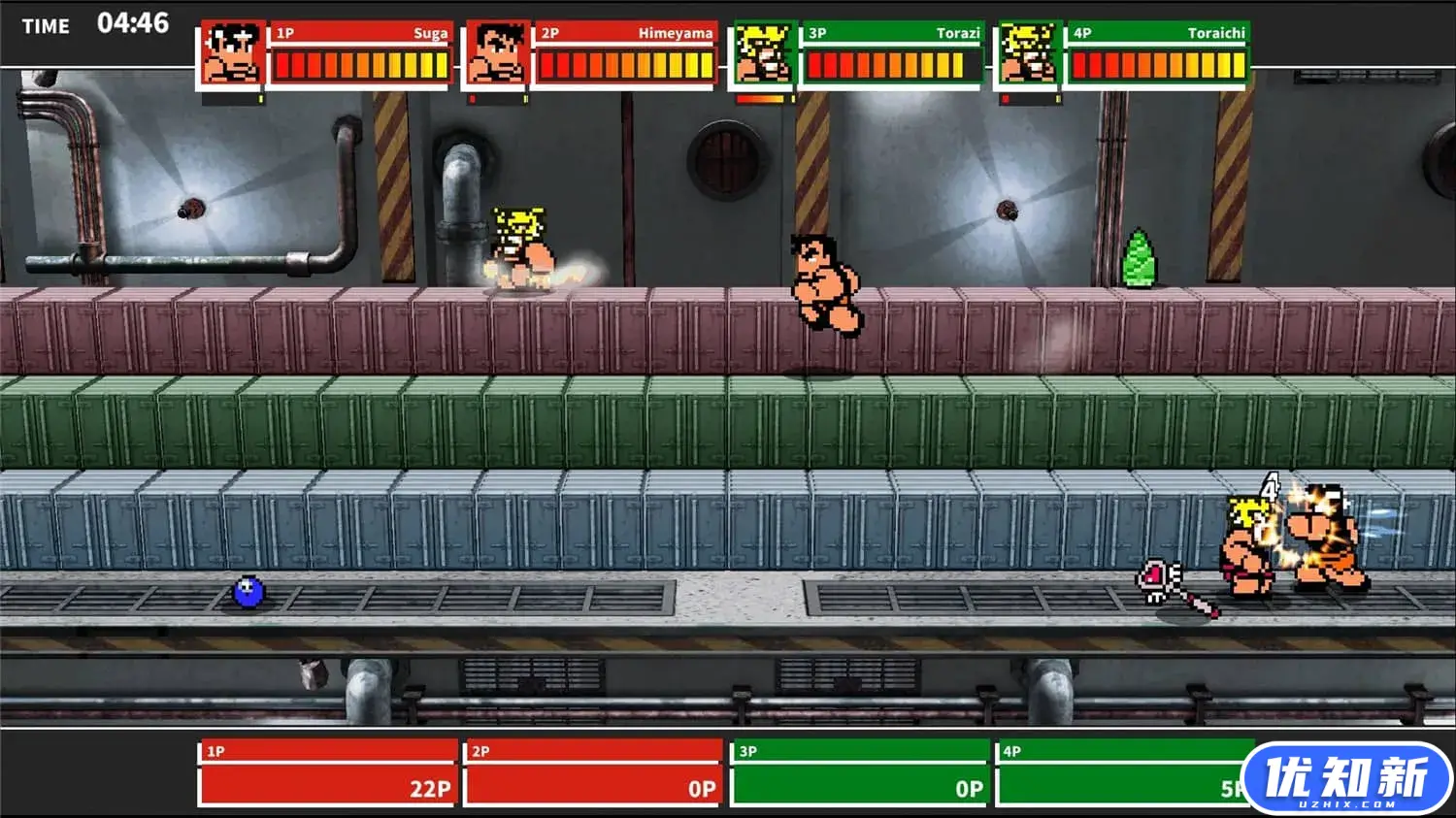Click Toraichi's 4P portrait

[x=1028, y=55]
